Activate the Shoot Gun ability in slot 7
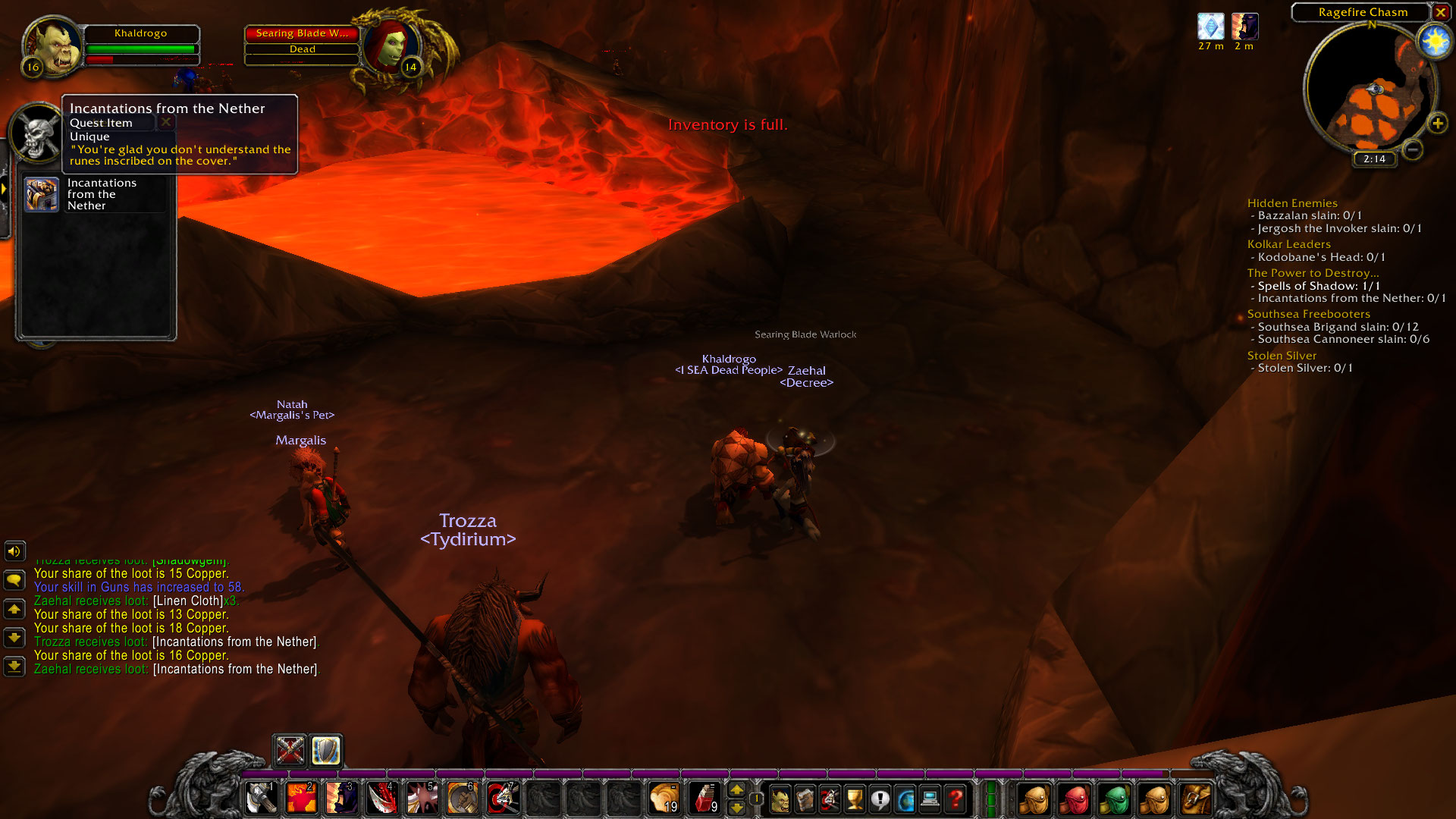This screenshot has width=1456, height=819. pyautogui.click(x=502, y=798)
